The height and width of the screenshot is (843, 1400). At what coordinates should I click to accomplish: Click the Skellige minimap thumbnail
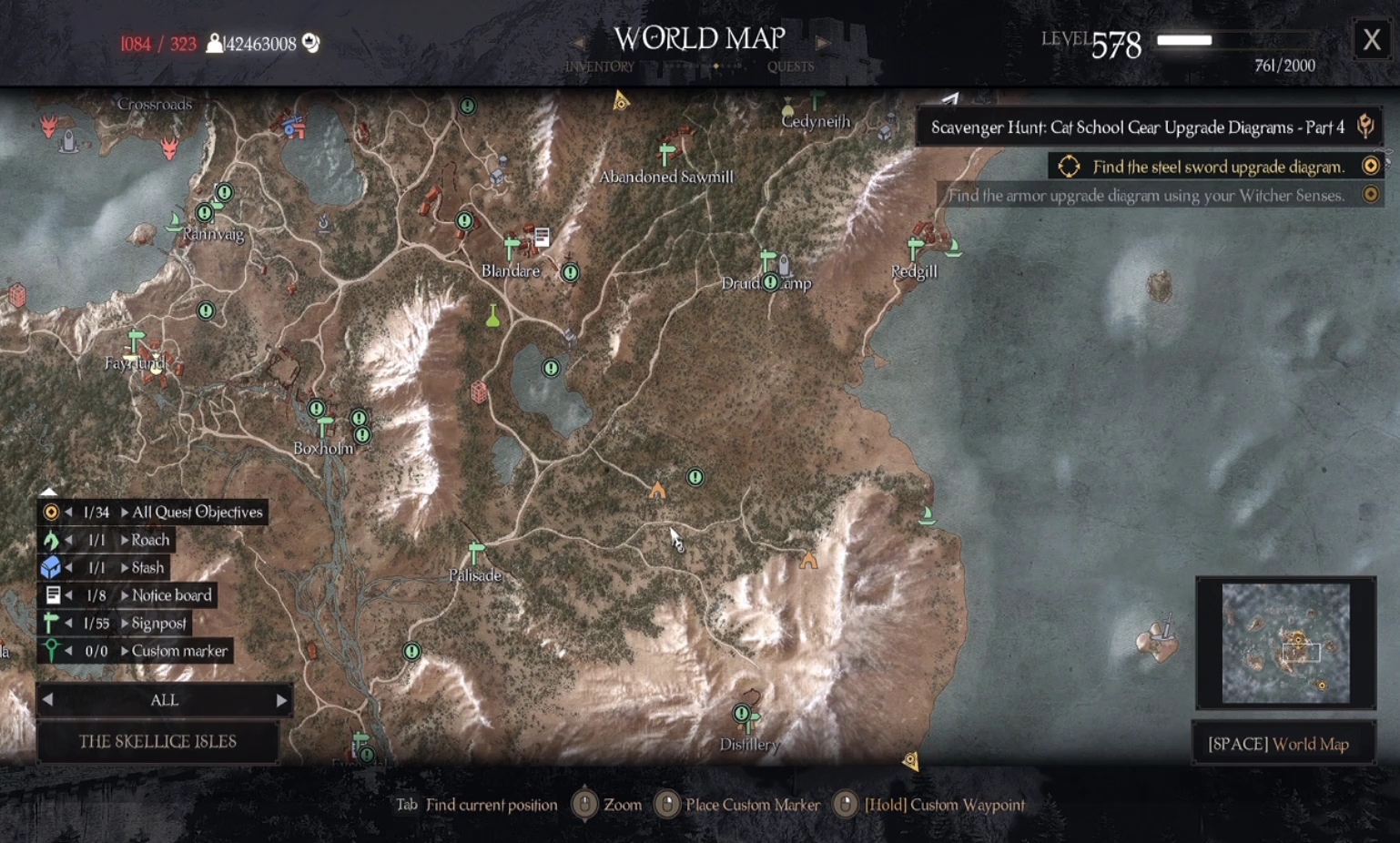(x=1285, y=643)
